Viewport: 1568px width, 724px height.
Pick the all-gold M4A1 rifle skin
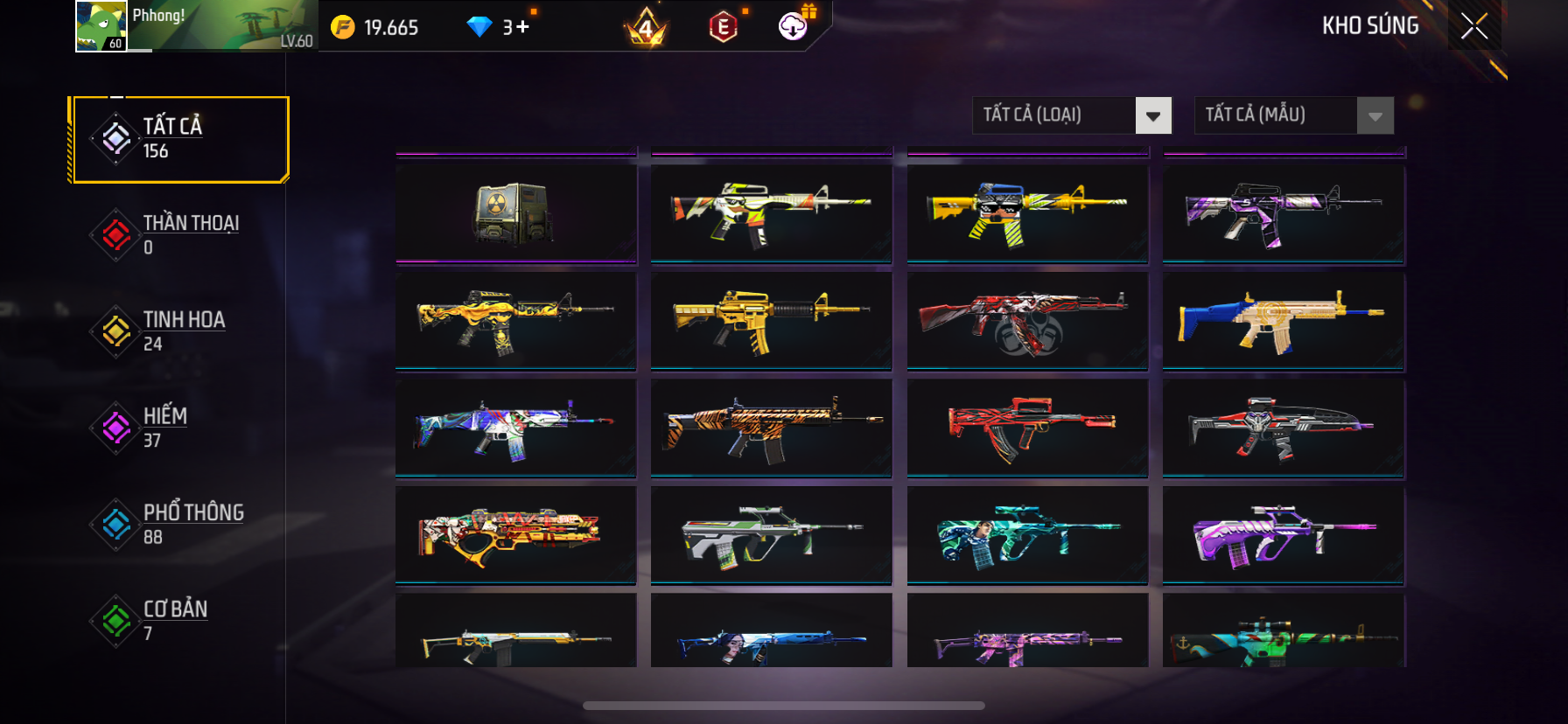tap(771, 320)
